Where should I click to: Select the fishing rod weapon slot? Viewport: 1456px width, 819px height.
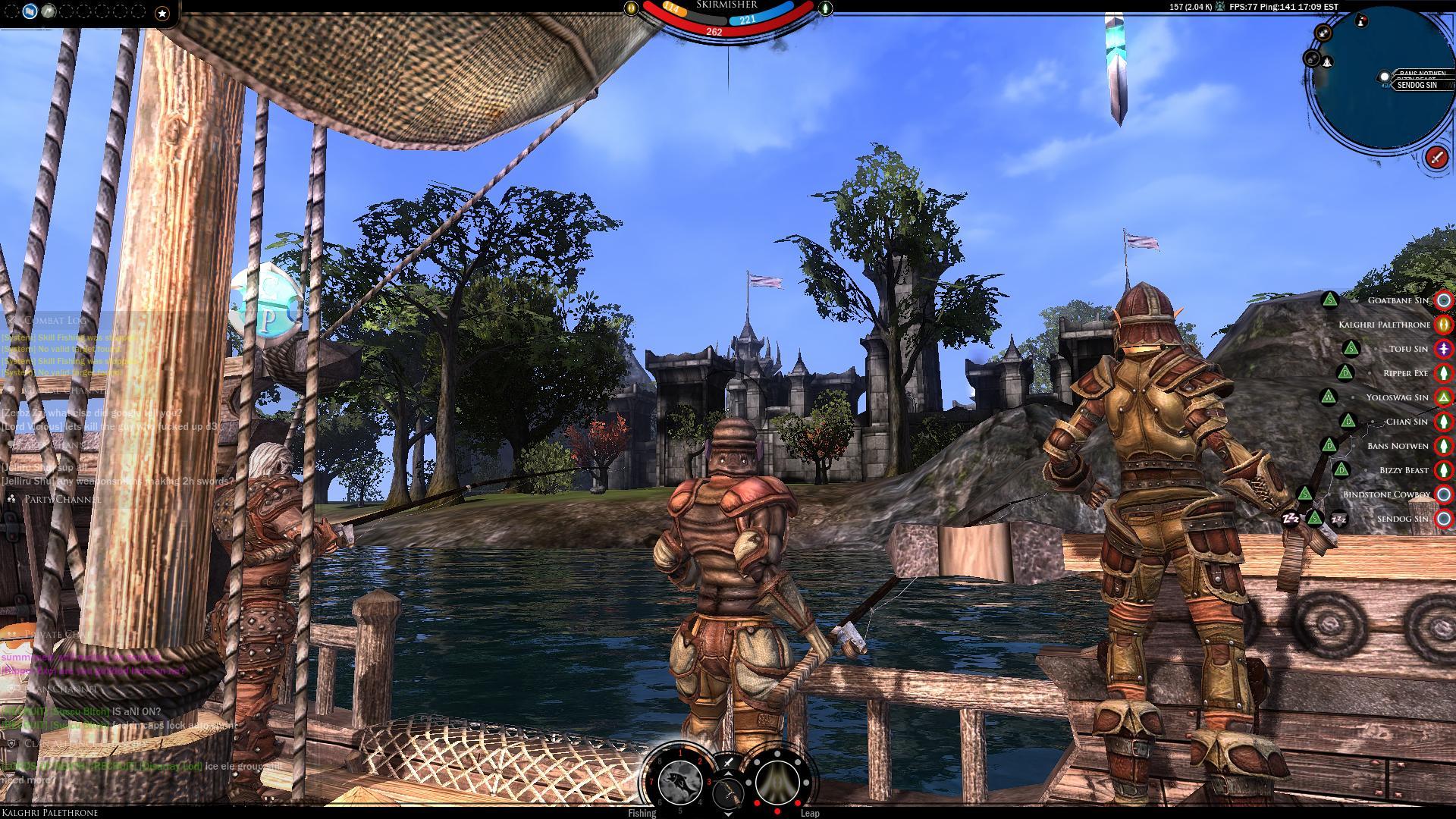tap(728, 795)
